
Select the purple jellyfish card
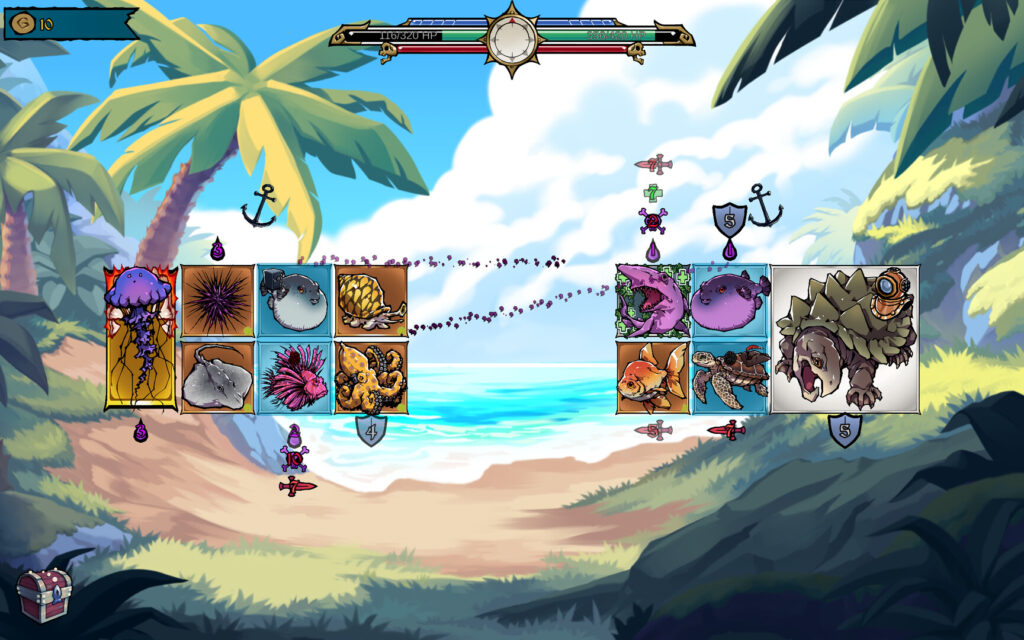141,338
